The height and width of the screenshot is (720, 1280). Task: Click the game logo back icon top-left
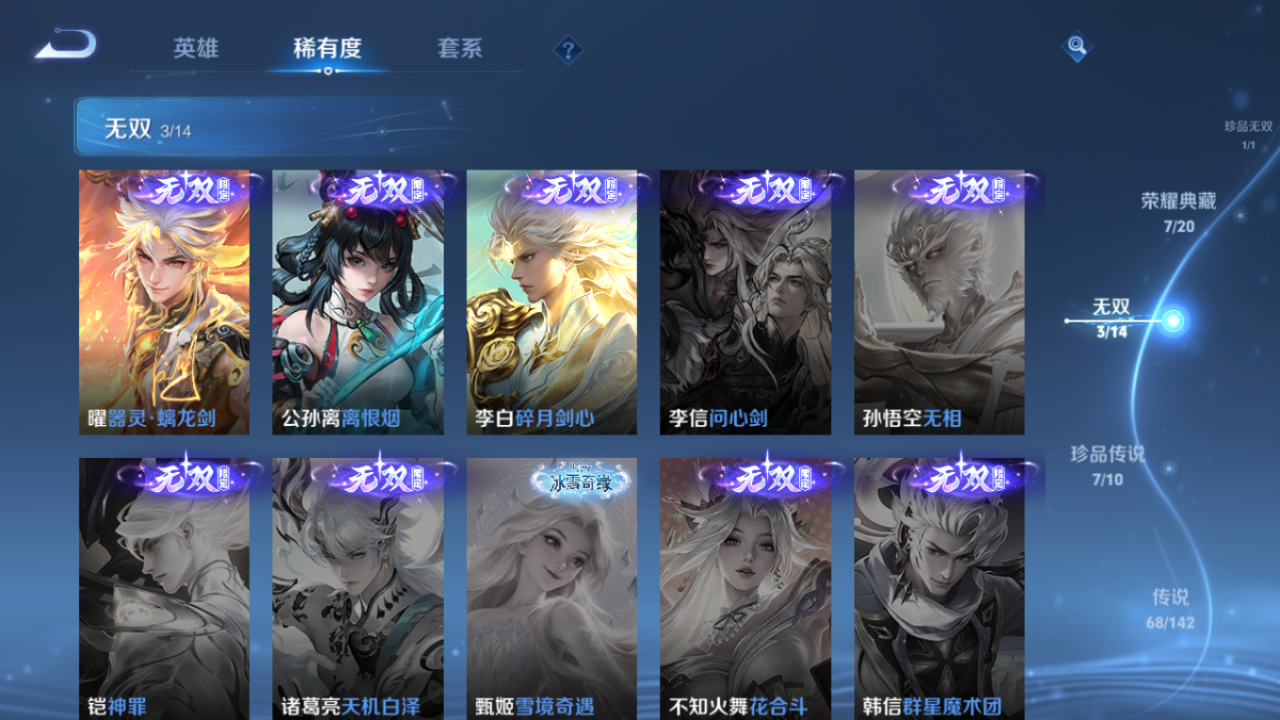coord(62,45)
